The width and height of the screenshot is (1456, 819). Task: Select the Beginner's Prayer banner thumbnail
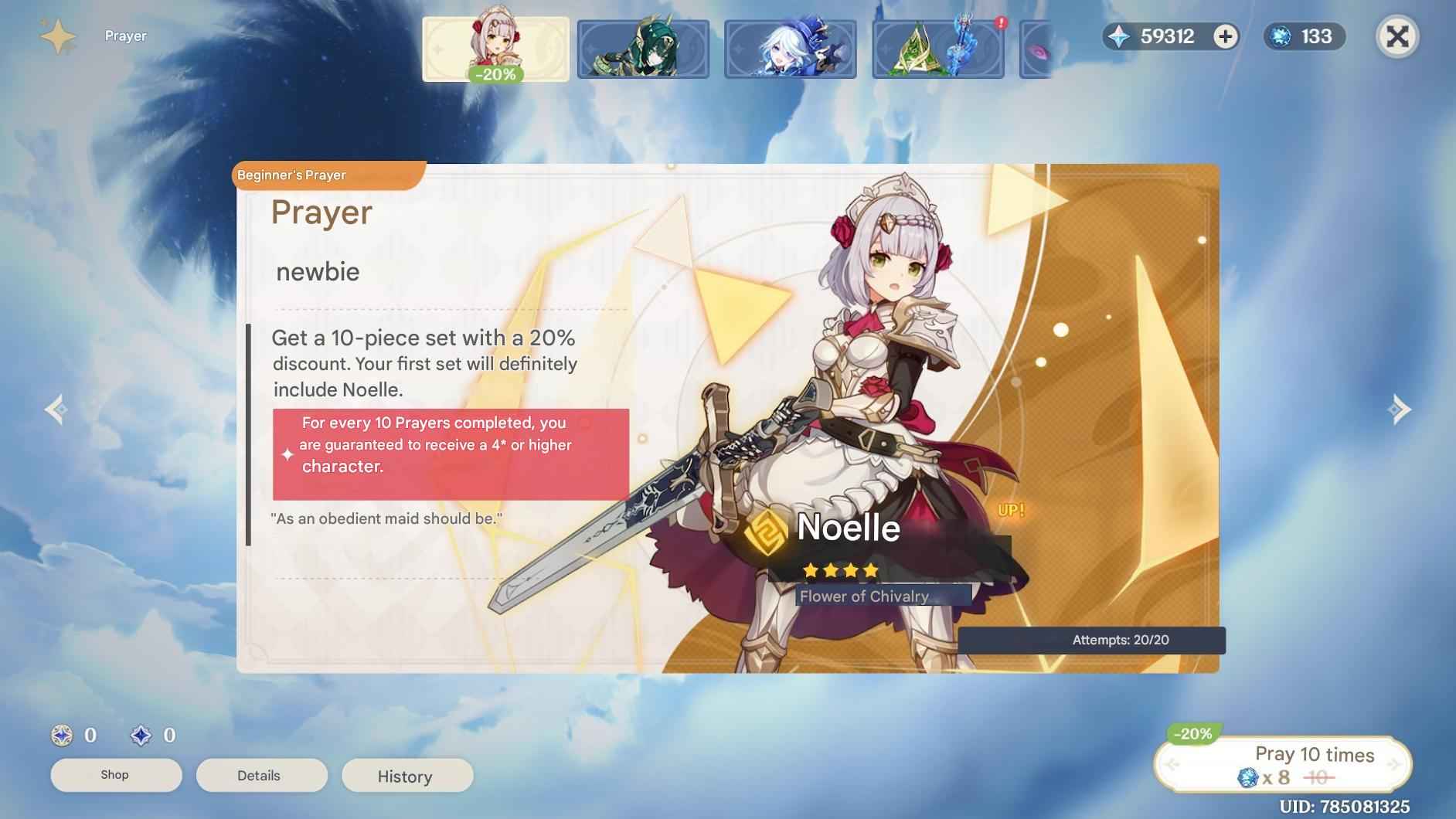click(495, 46)
